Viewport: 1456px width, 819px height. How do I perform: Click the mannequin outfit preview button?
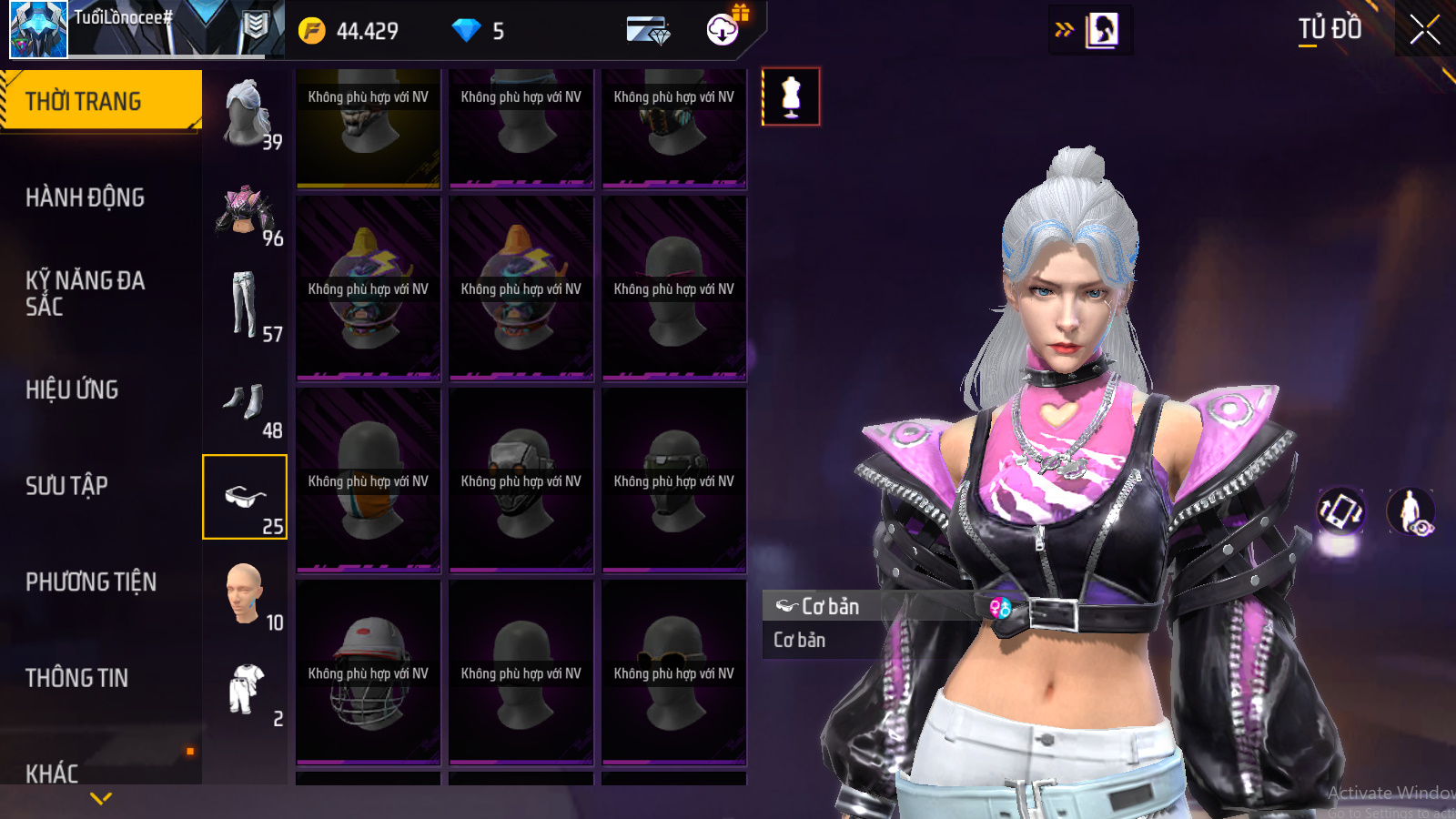[x=791, y=96]
